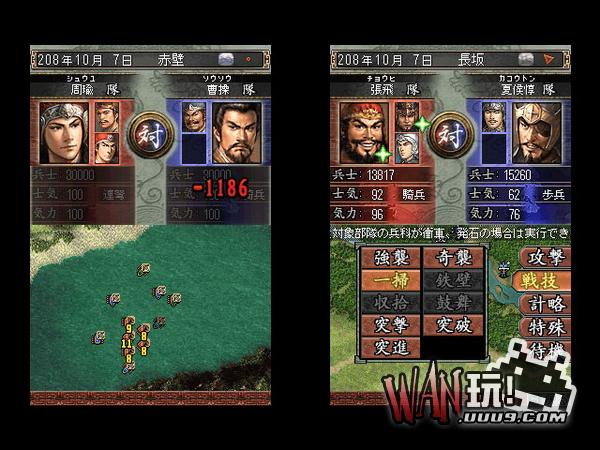Click the 周瑜 commander portrait

pos(62,131)
